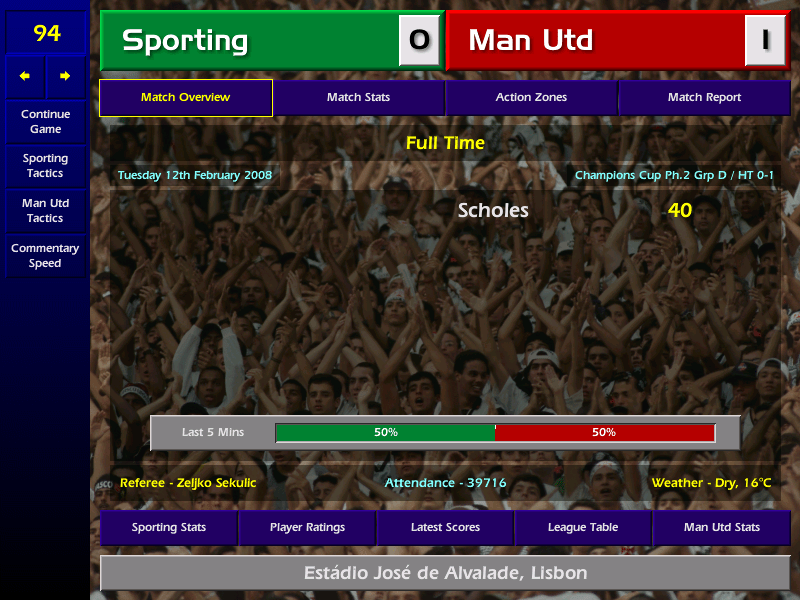Image resolution: width=800 pixels, height=600 pixels.
Task: Click goalscorer Scholes in the match overview
Action: click(493, 211)
